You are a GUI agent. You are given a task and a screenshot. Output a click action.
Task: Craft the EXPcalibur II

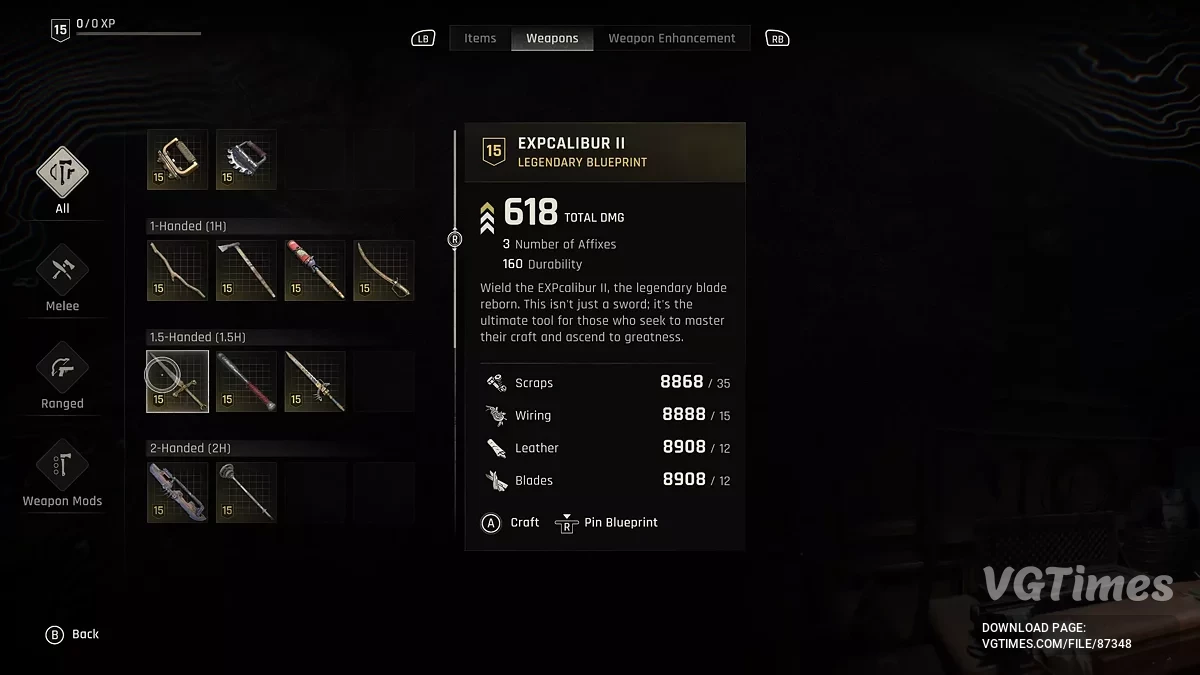(511, 523)
